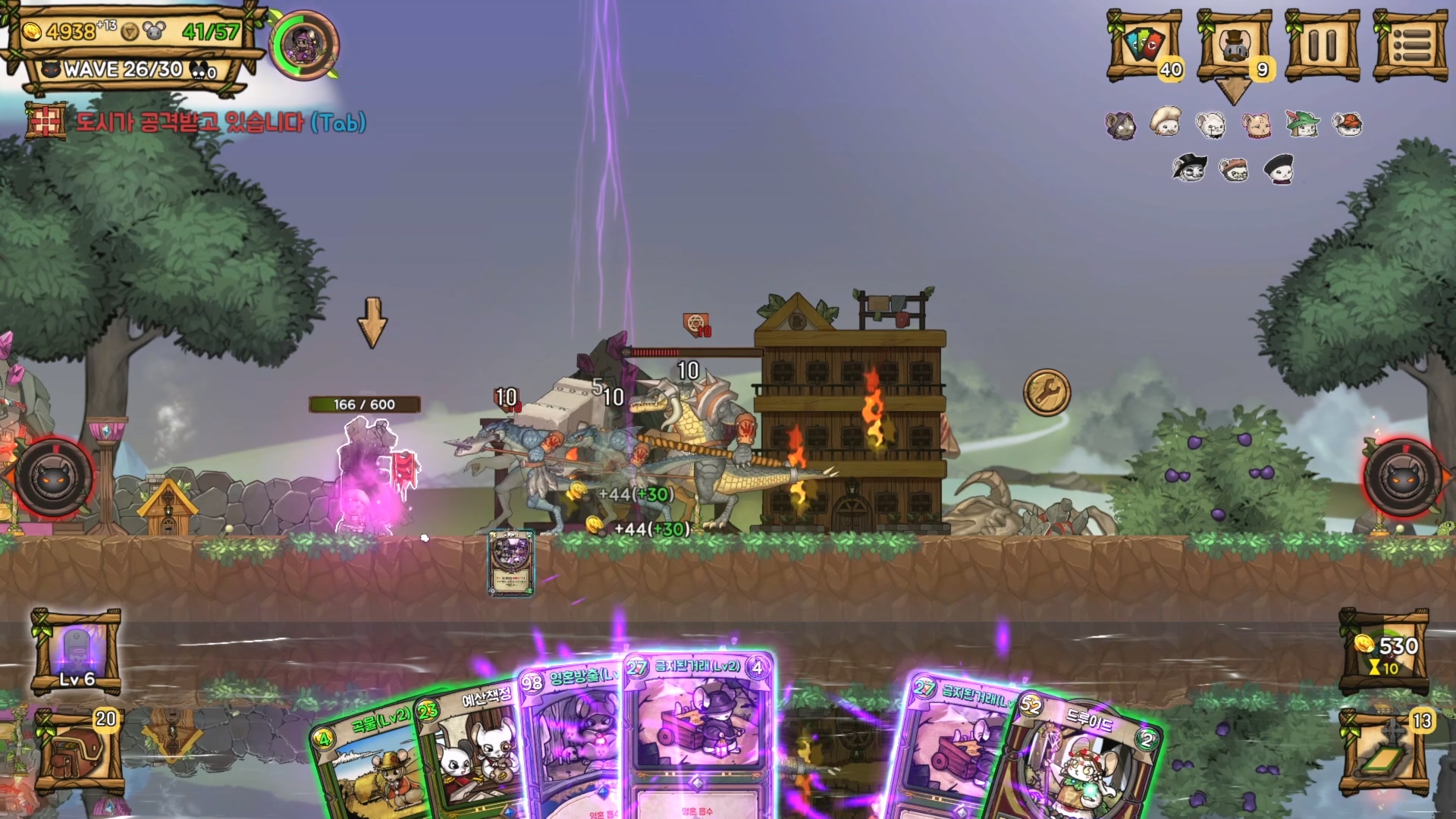Open the city under attack alert

coord(196,122)
